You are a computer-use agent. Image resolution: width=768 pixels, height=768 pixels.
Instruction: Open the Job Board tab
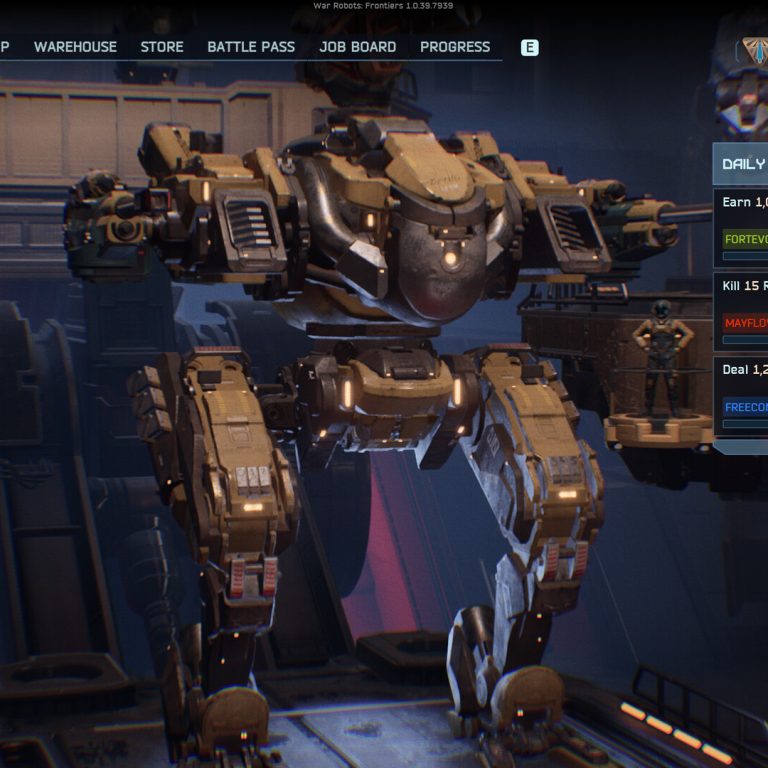(357, 47)
